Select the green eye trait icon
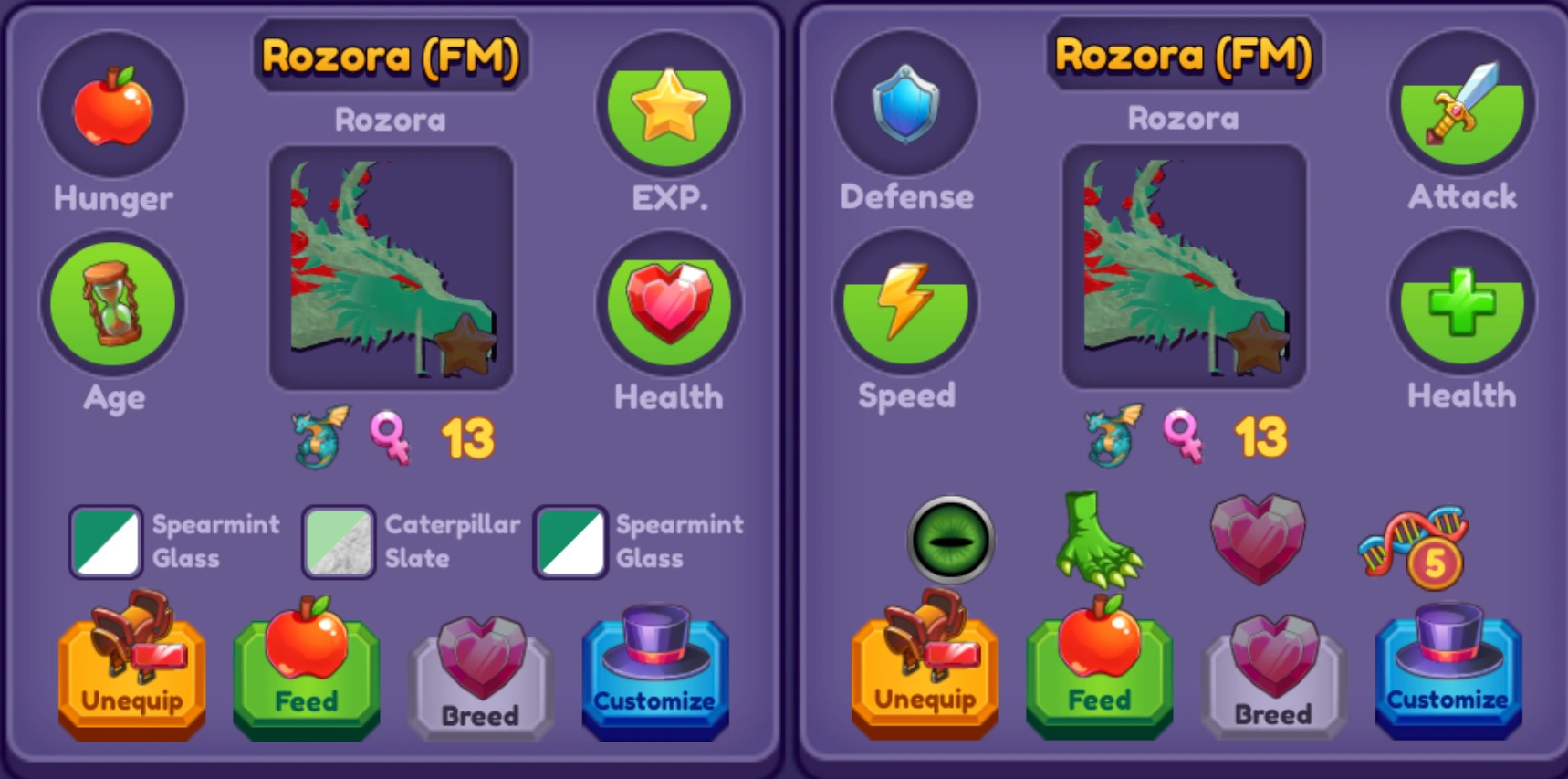 949,540
